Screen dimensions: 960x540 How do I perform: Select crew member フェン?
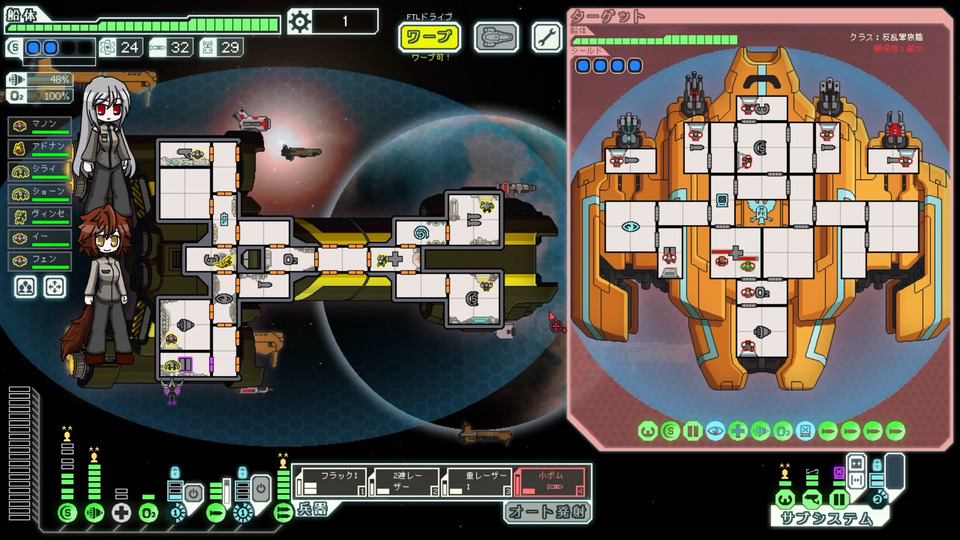[x=40, y=261]
